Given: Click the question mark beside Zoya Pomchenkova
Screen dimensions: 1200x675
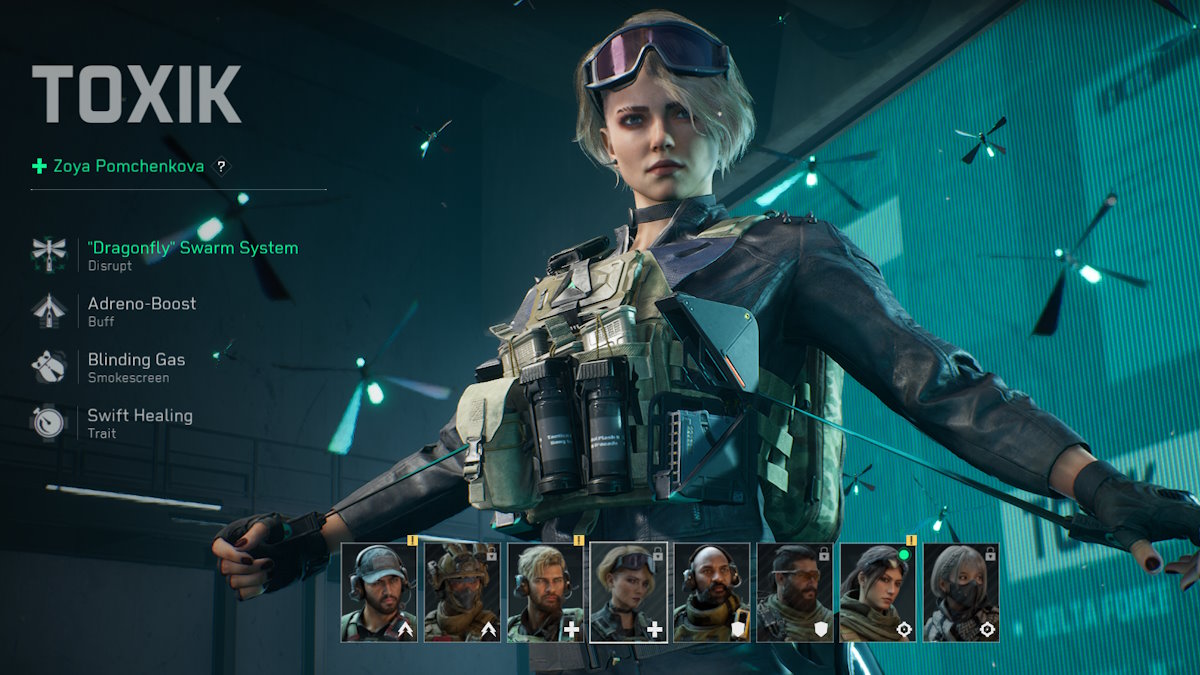Looking at the screenshot, I should (222, 167).
